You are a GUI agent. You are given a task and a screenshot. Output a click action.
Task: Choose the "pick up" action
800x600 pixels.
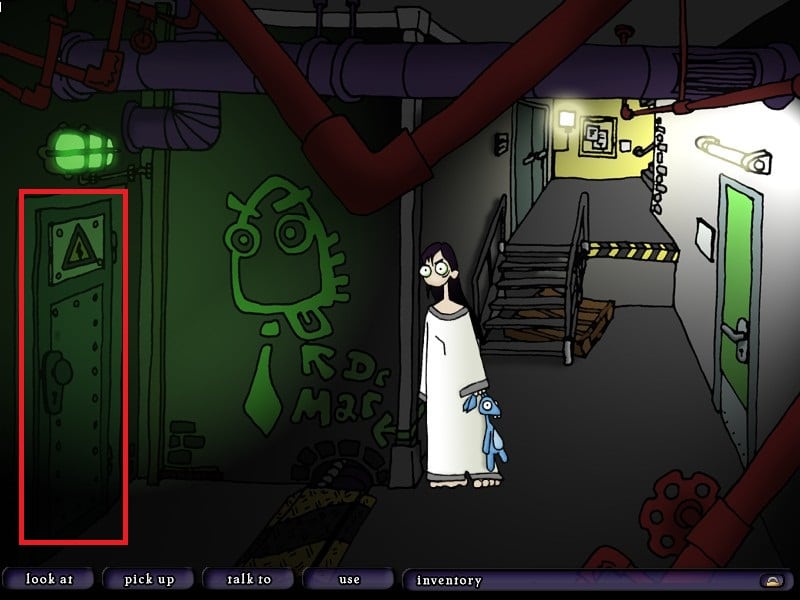click(x=149, y=579)
